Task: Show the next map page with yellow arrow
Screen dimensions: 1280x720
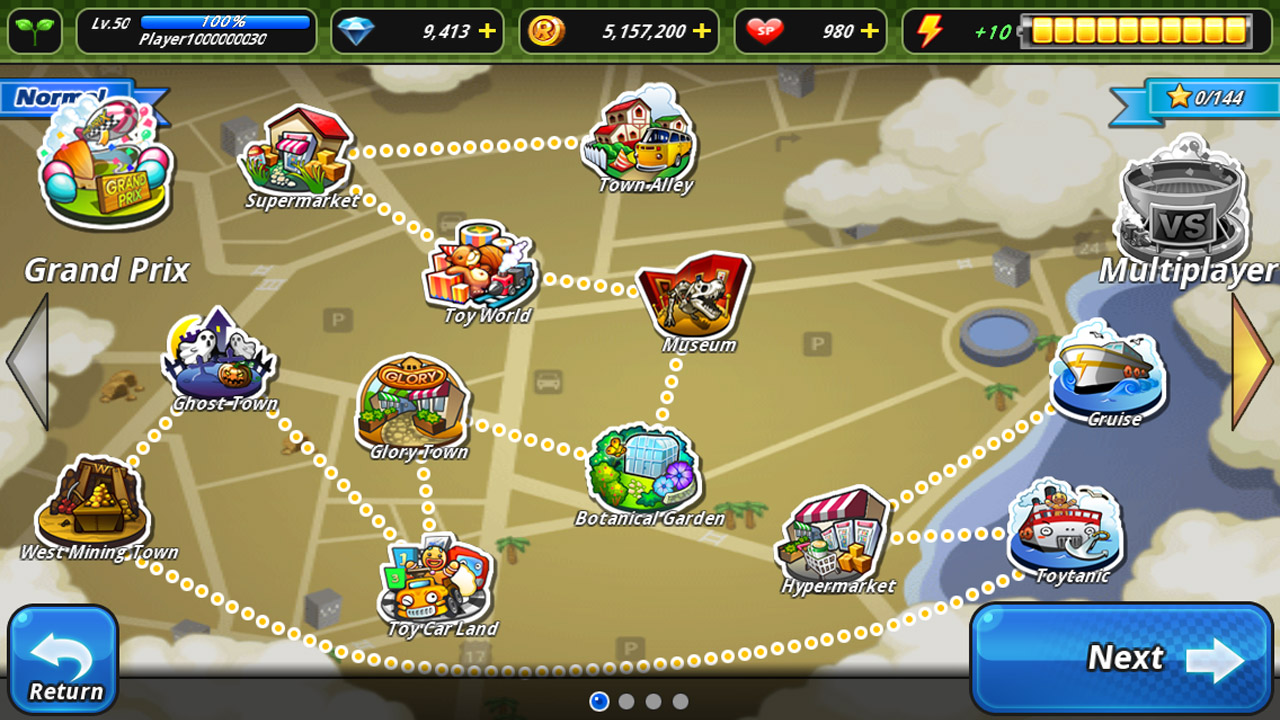Action: pos(1254,362)
